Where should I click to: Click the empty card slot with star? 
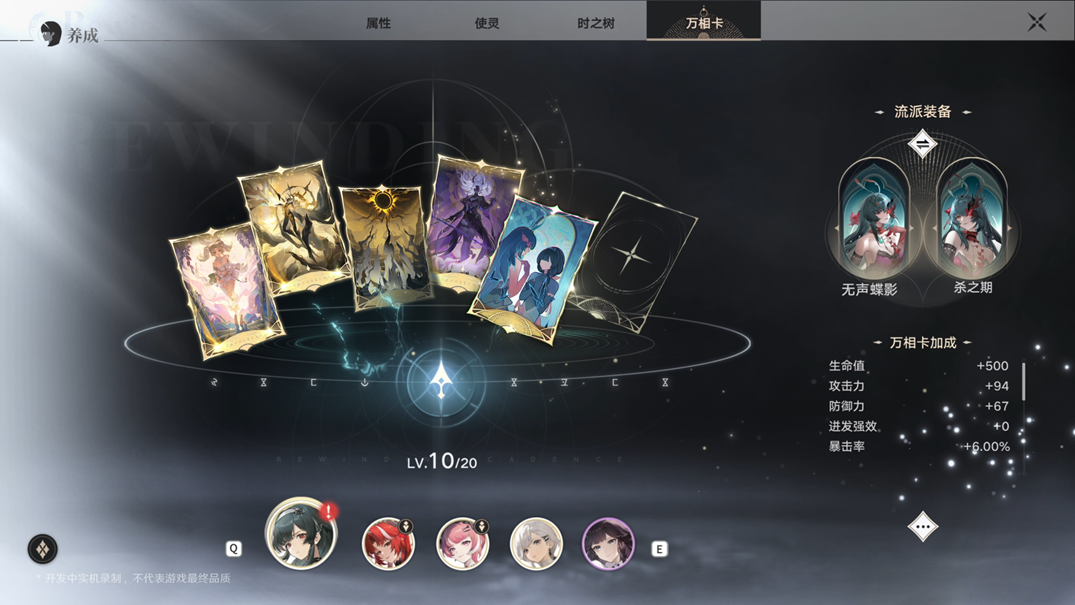tap(633, 257)
